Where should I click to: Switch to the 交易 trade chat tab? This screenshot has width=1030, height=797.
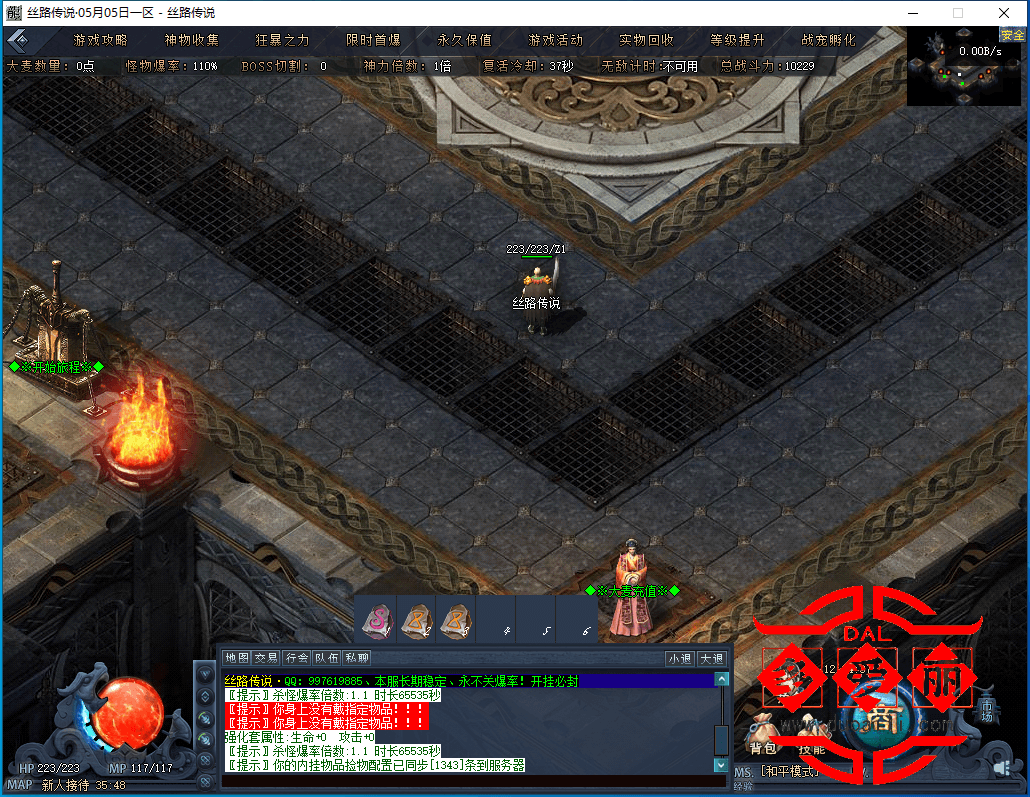[x=266, y=658]
